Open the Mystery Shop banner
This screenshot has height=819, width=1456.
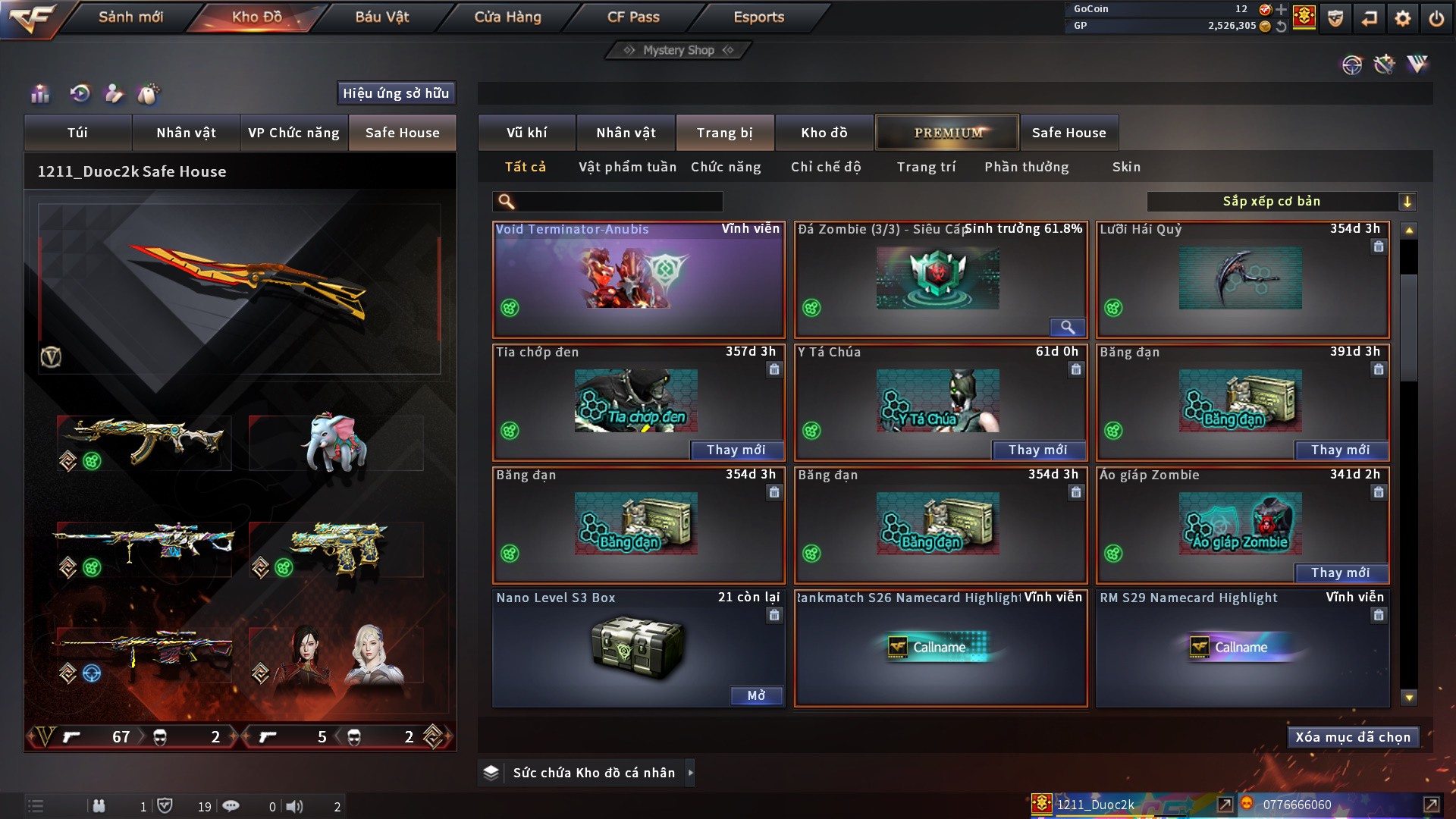point(679,50)
